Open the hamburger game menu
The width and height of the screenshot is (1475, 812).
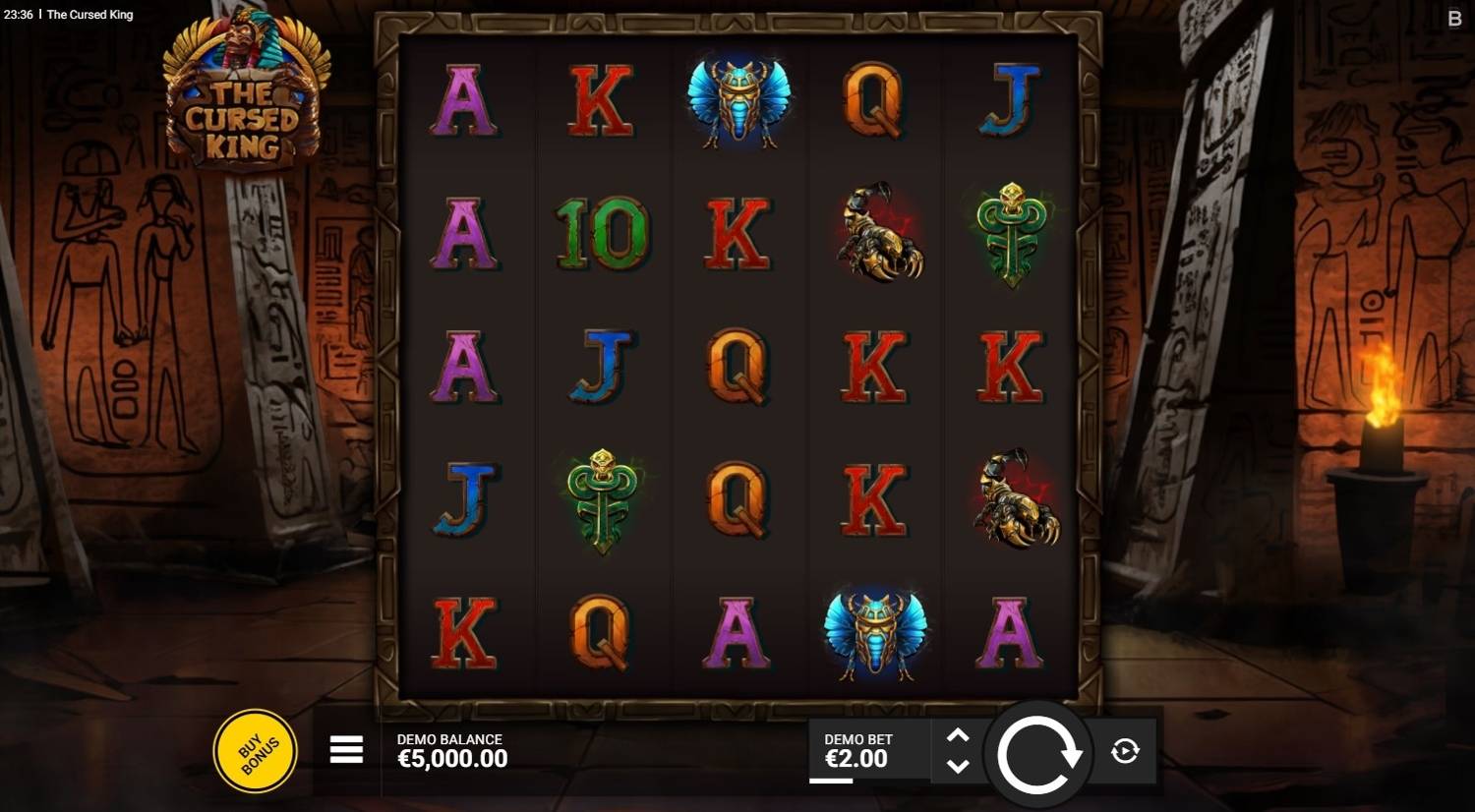[346, 750]
